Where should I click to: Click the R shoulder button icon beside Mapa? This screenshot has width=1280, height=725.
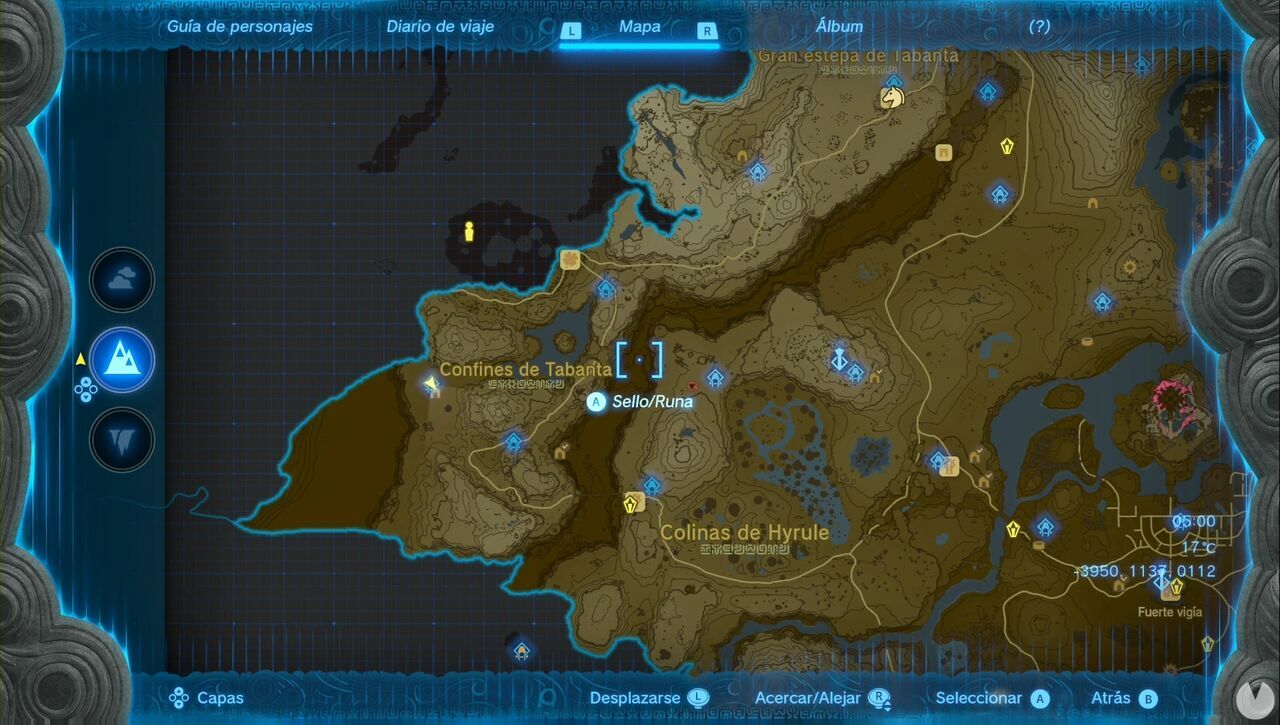click(707, 31)
